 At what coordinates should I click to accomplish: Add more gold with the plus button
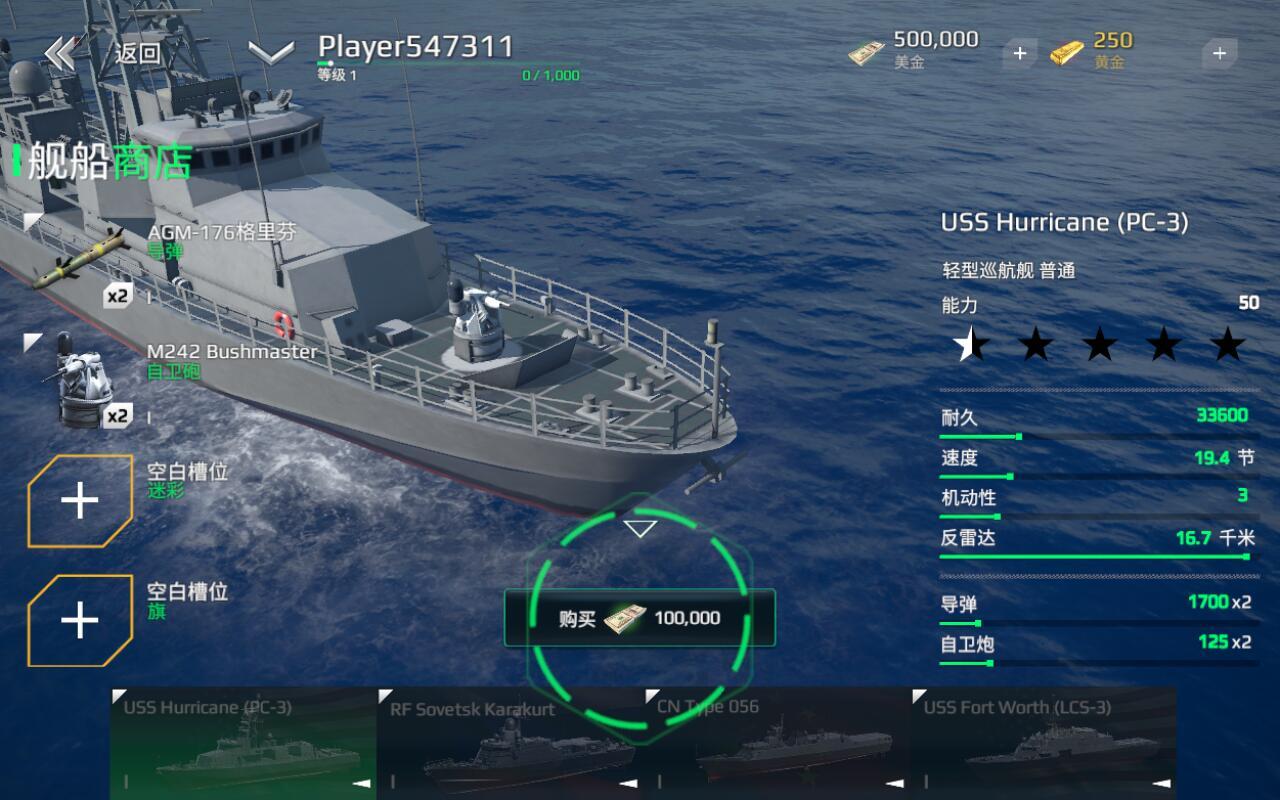[1219, 53]
